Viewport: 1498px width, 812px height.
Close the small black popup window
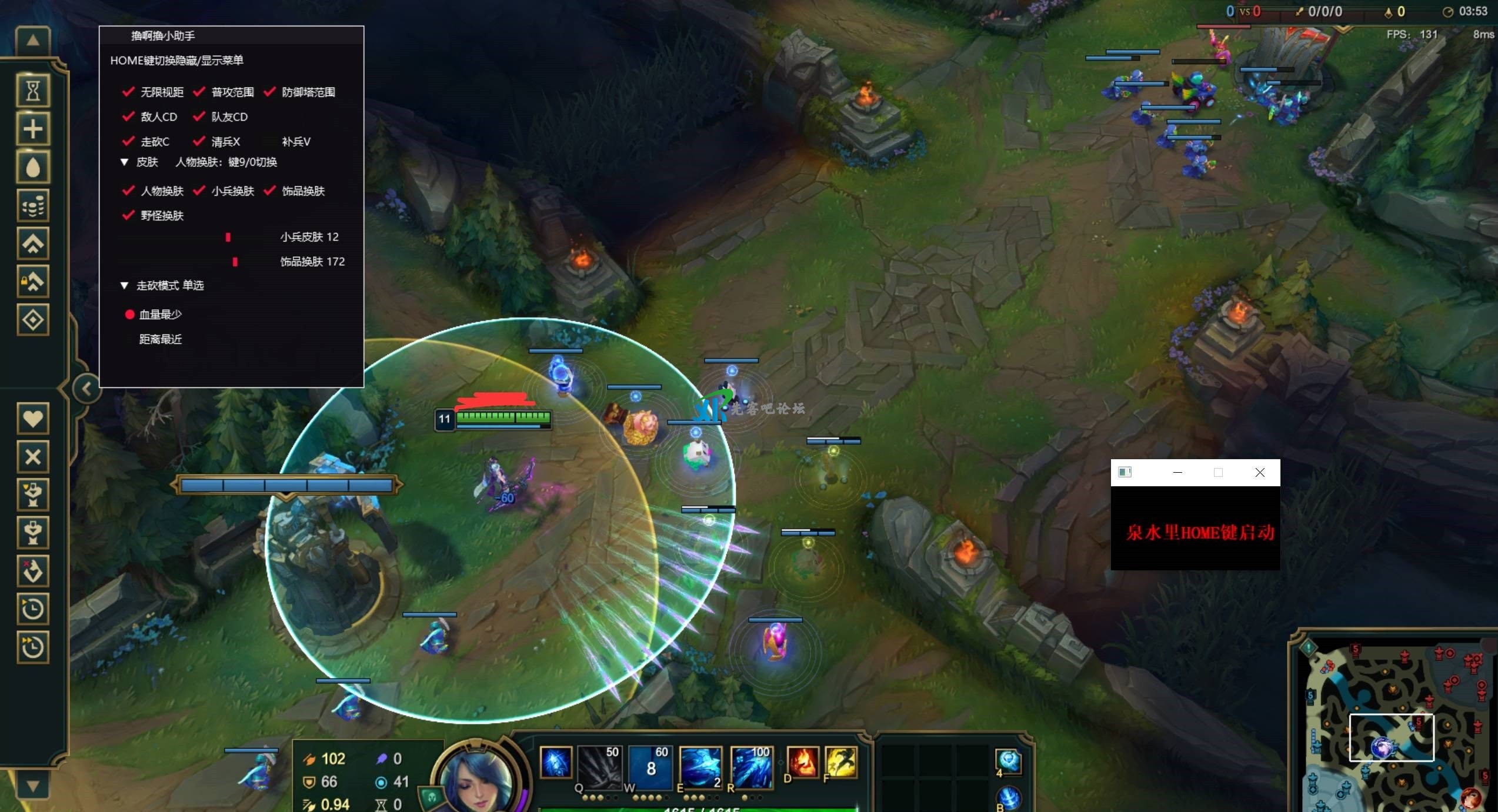(x=1260, y=473)
